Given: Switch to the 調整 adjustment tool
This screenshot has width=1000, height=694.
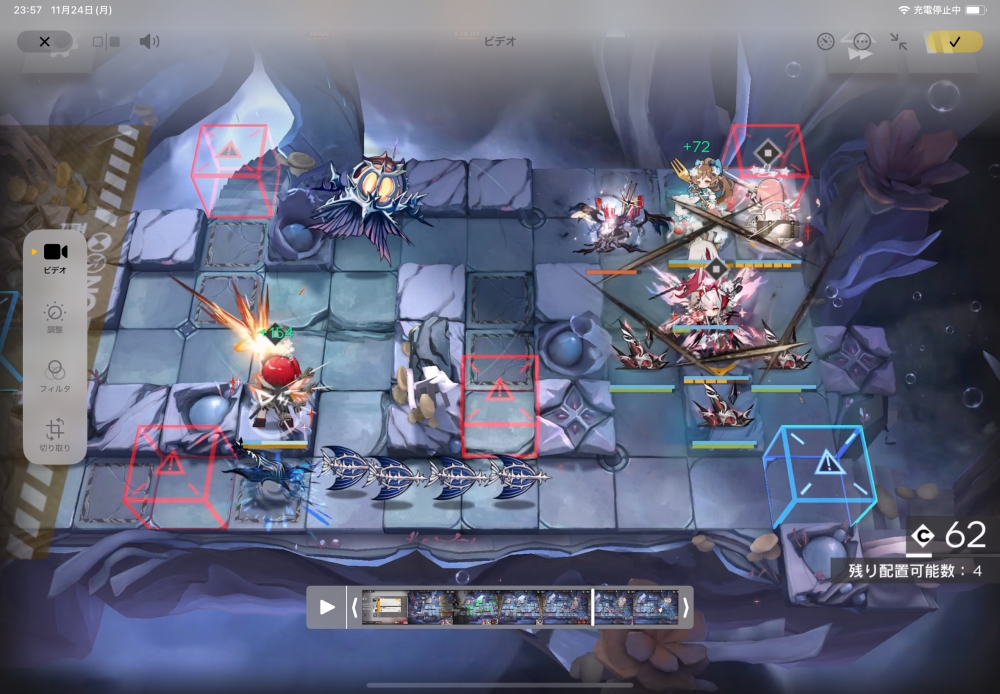Looking at the screenshot, I should [x=55, y=318].
